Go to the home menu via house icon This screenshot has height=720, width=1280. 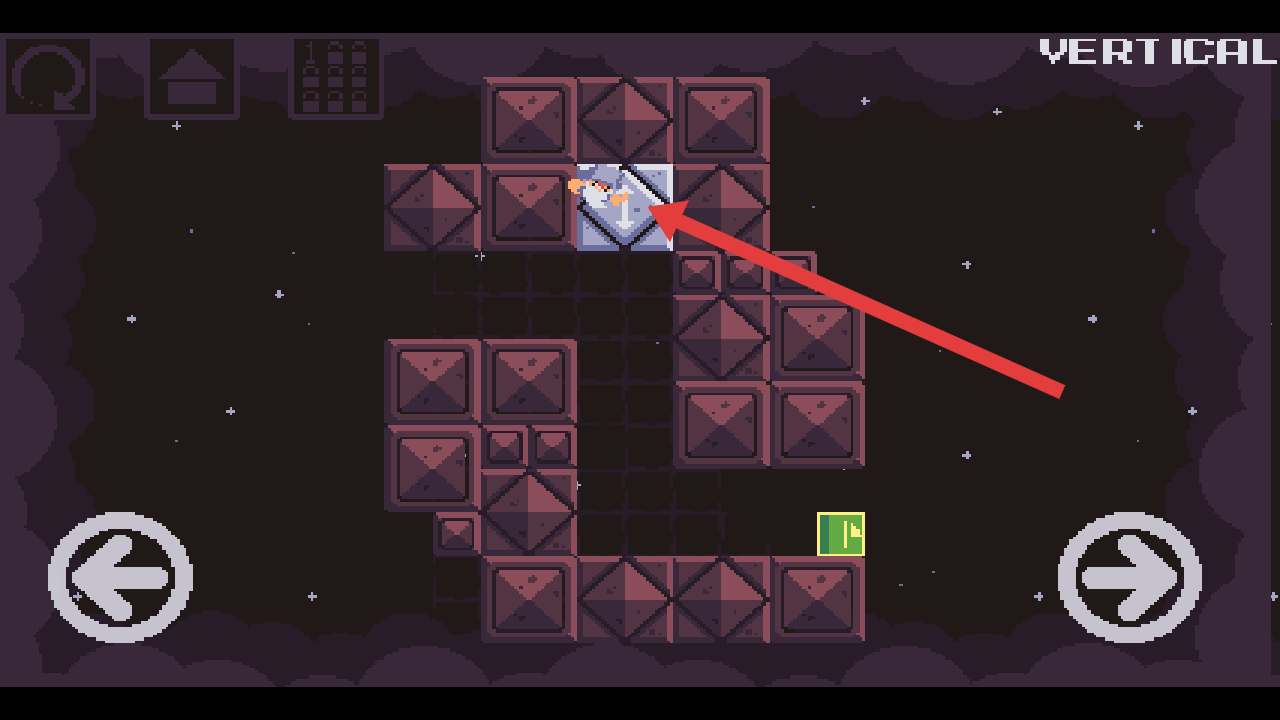(192, 78)
